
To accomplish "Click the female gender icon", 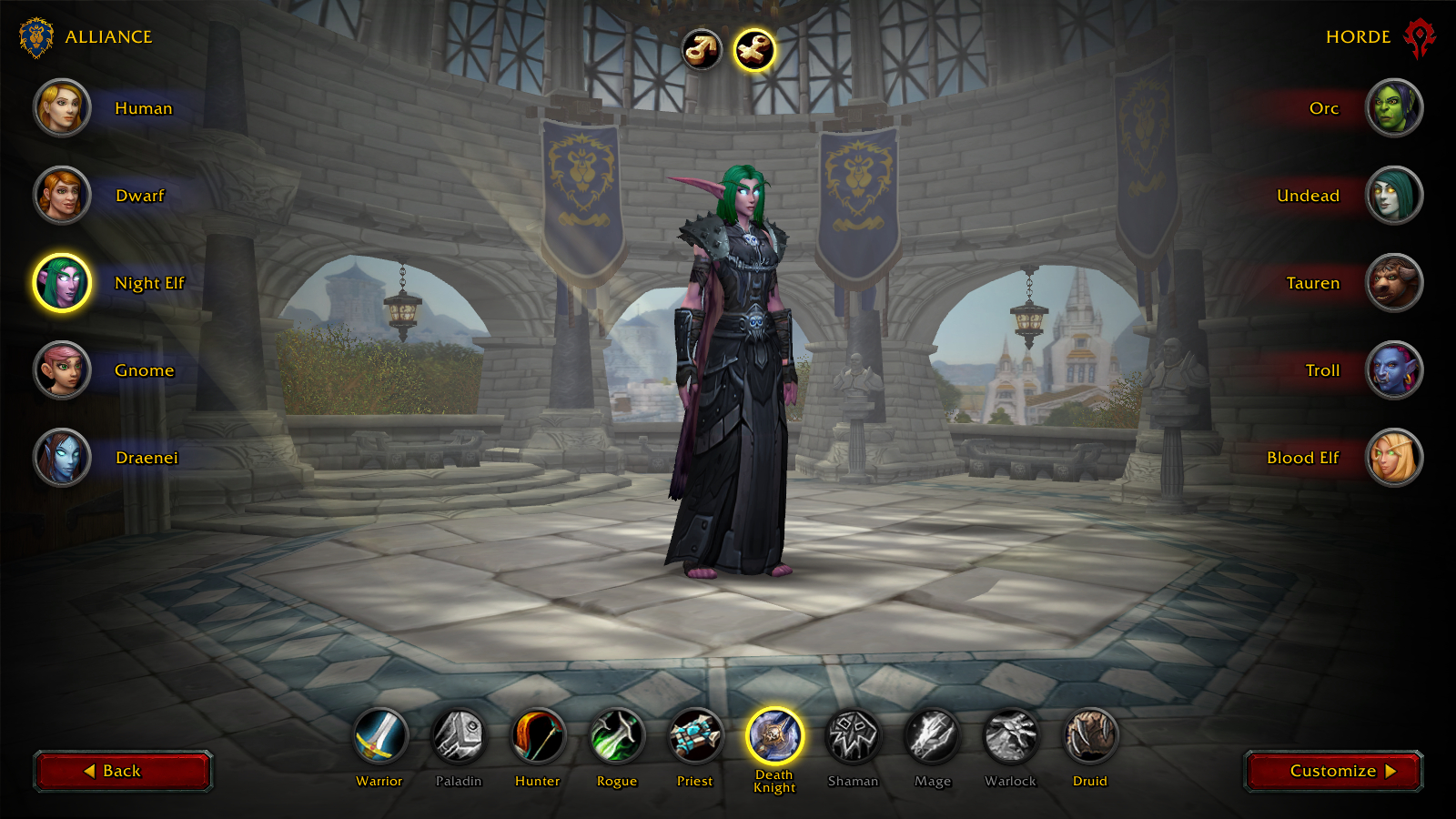I will coord(754,50).
